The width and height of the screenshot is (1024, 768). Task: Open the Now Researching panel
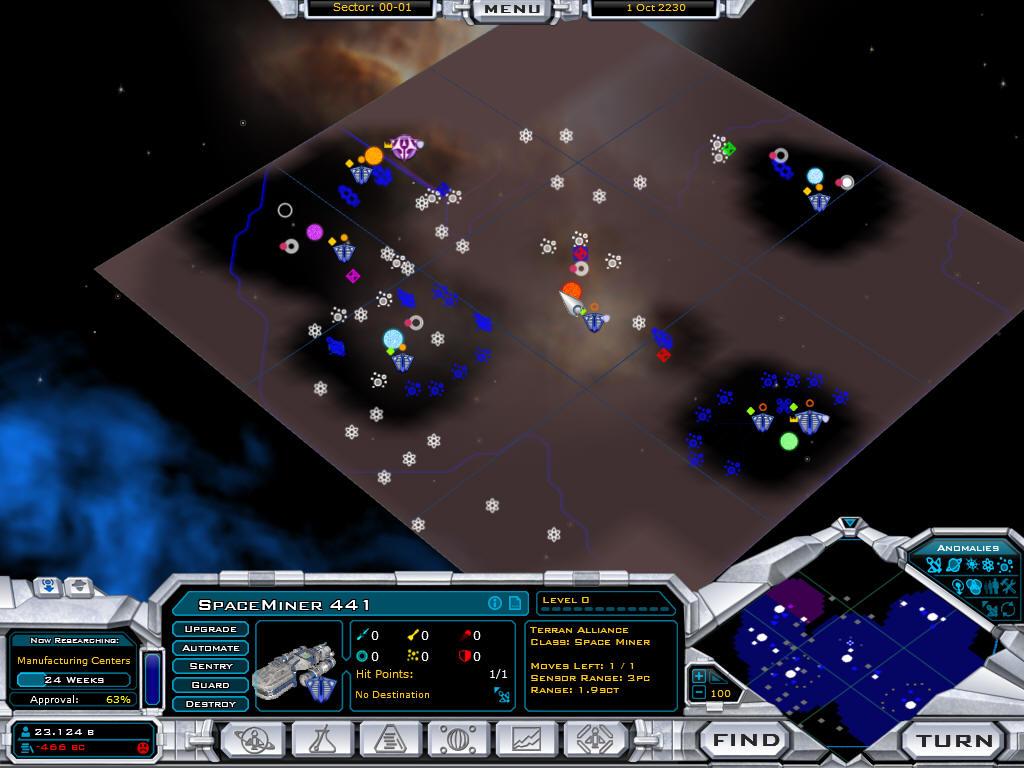[x=73, y=660]
